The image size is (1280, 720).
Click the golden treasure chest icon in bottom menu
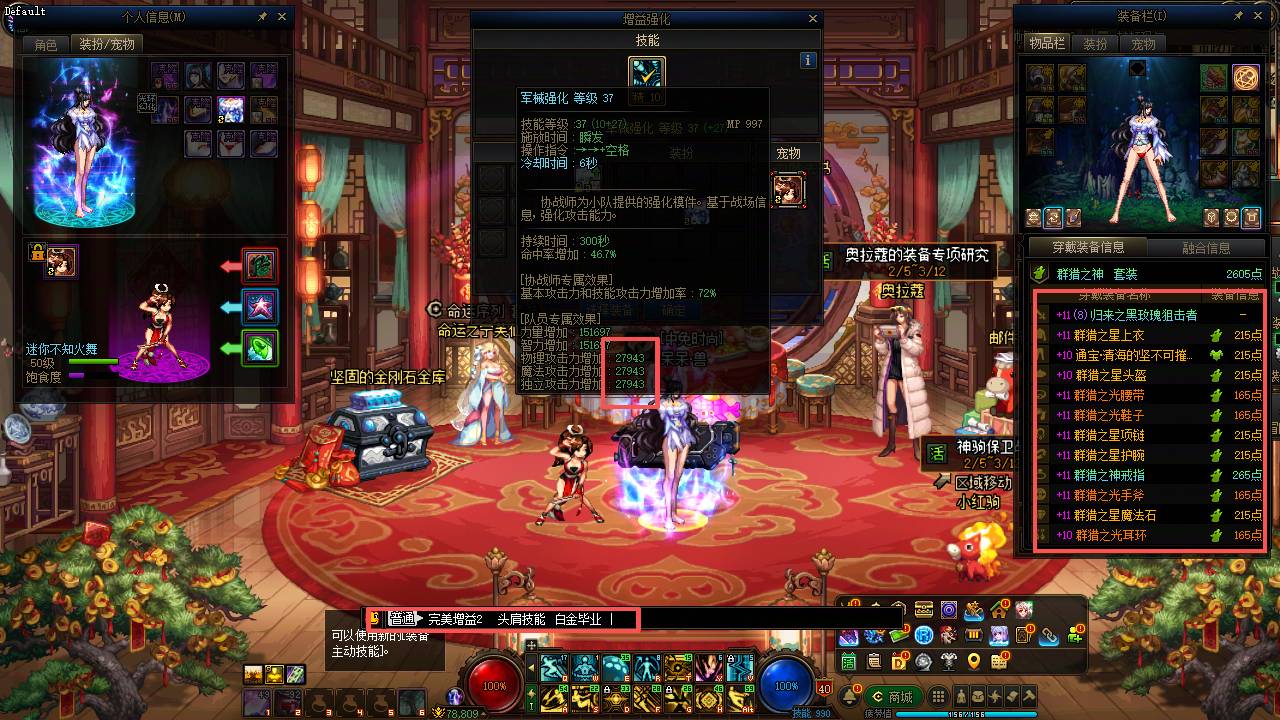pyautogui.click(x=923, y=609)
